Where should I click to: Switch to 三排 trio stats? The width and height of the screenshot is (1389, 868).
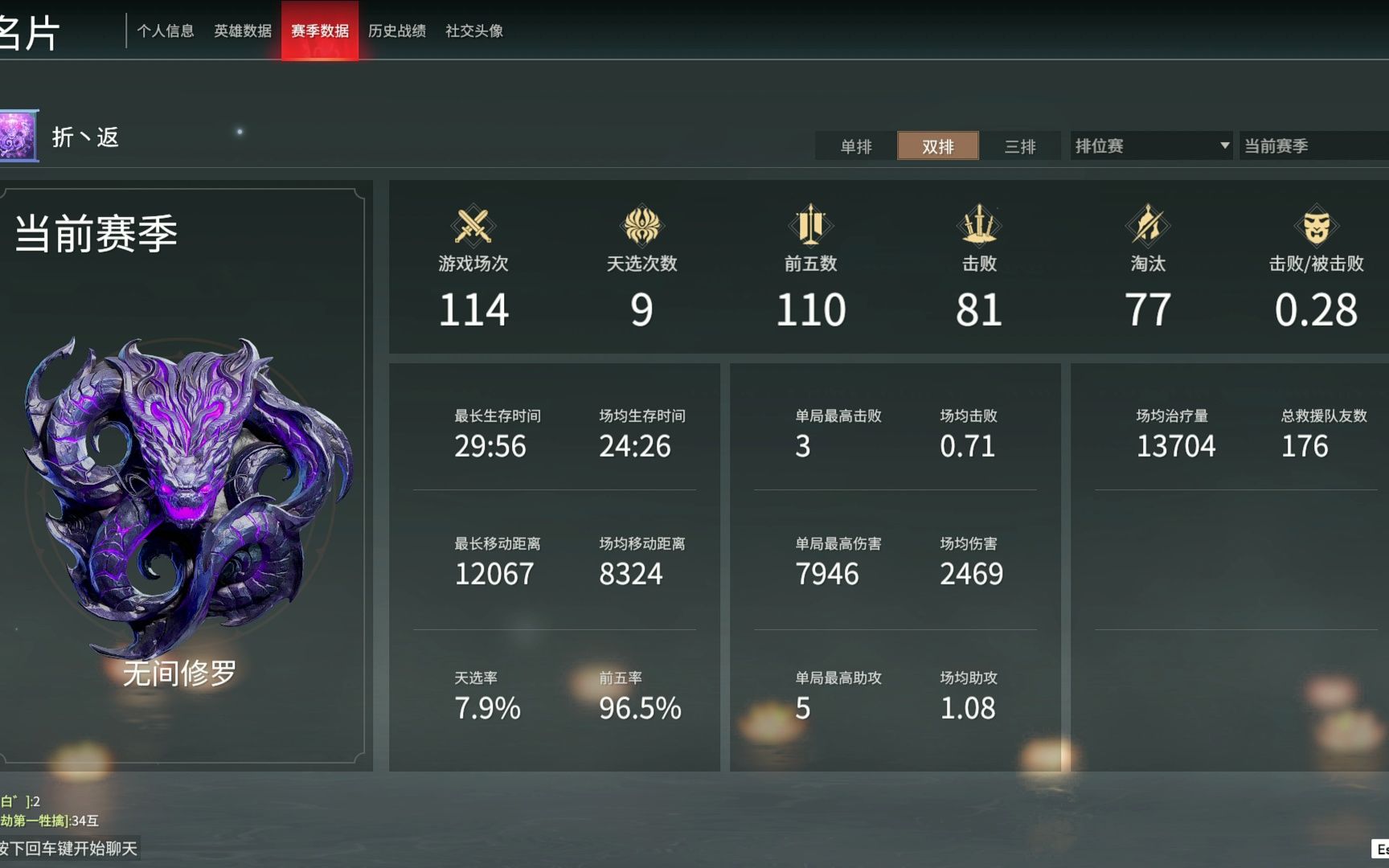tap(1020, 146)
